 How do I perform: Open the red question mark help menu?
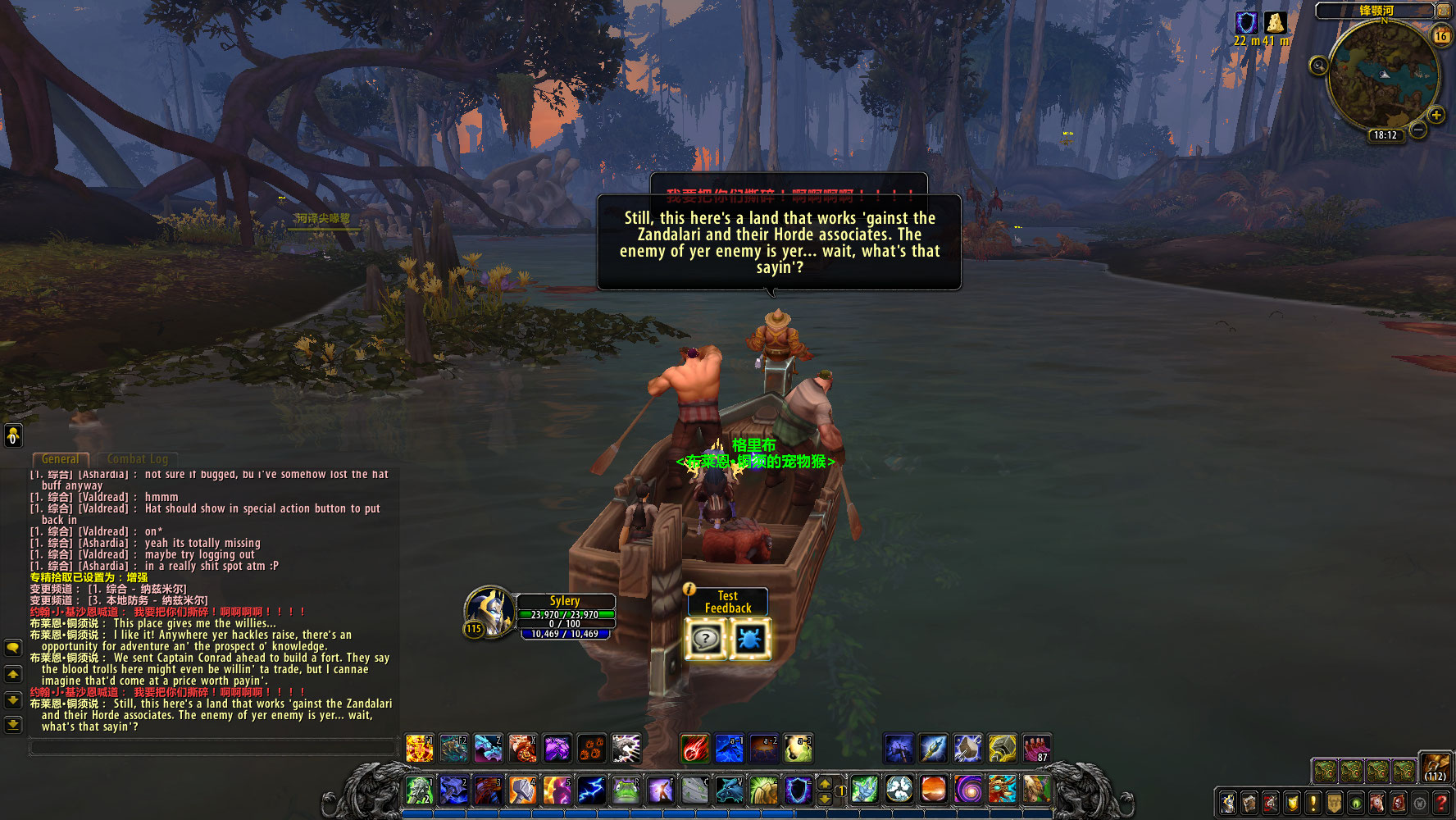pos(1440,803)
